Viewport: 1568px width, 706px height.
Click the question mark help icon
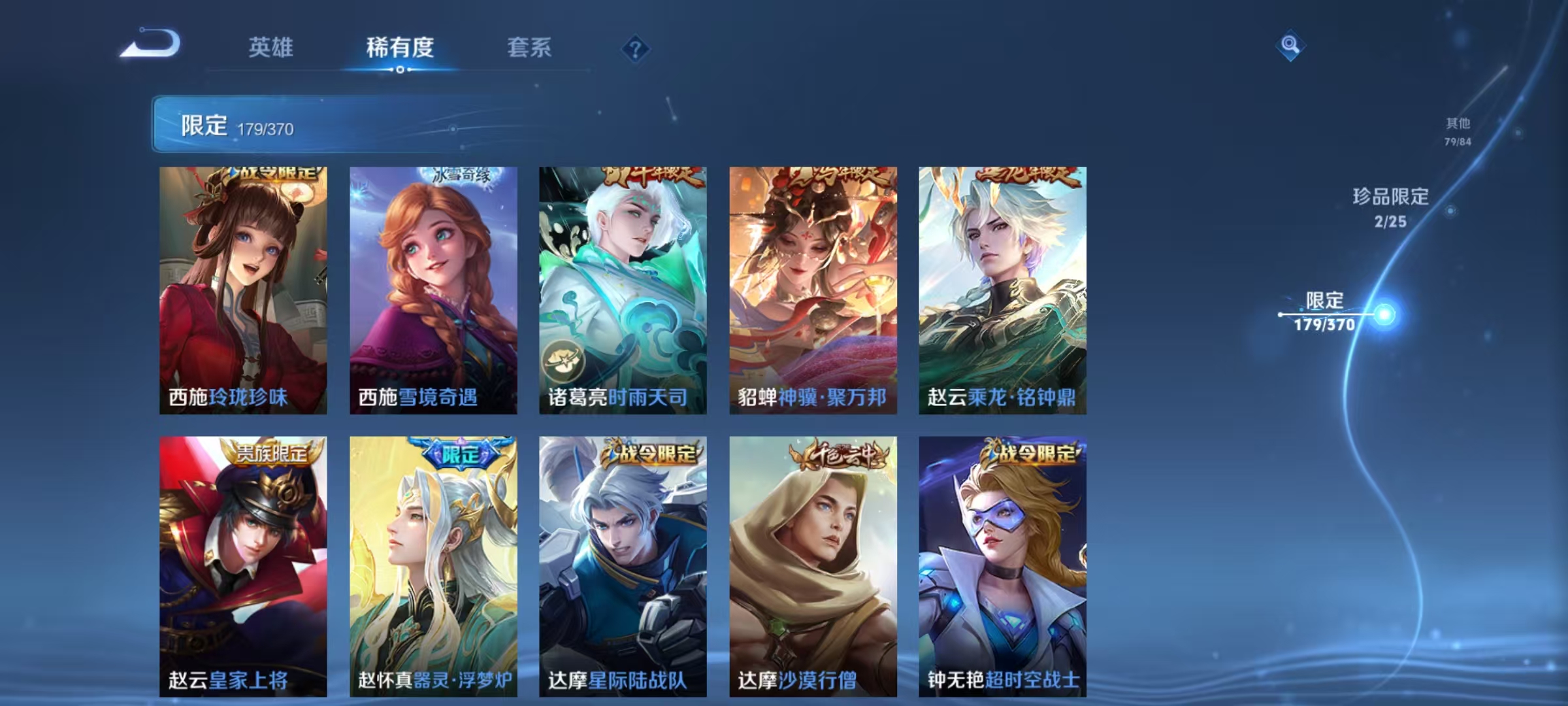tap(637, 47)
